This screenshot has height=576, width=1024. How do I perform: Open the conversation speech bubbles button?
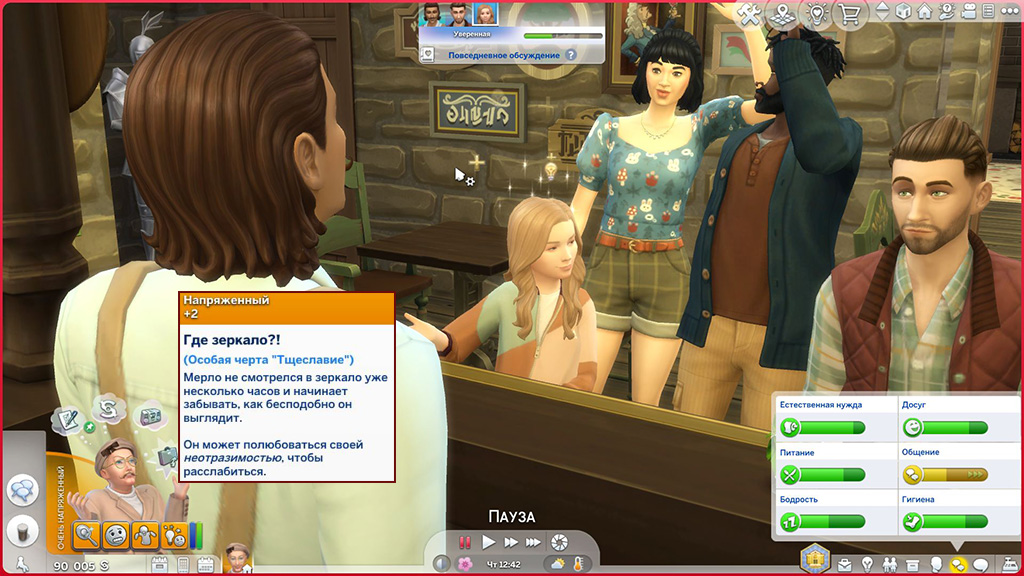[x=23, y=490]
